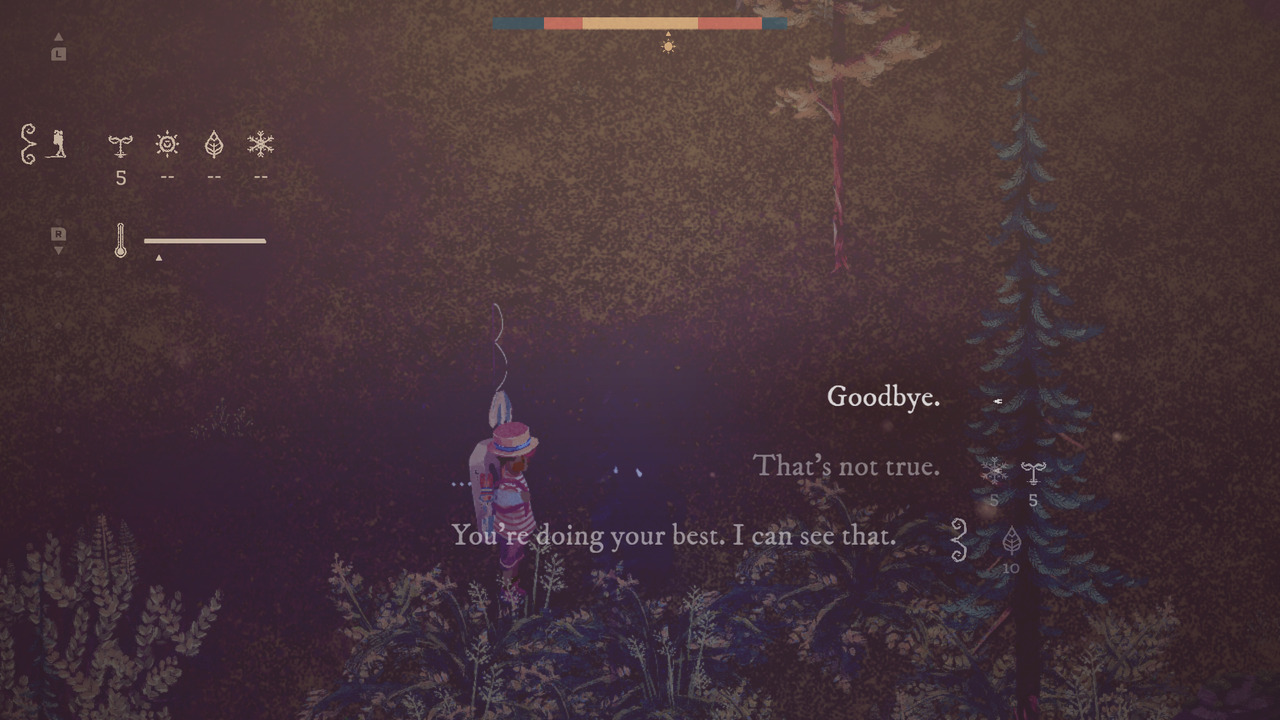The width and height of the screenshot is (1280, 720).
Task: Click the sun marker under the day progress bar
Action: [666, 45]
